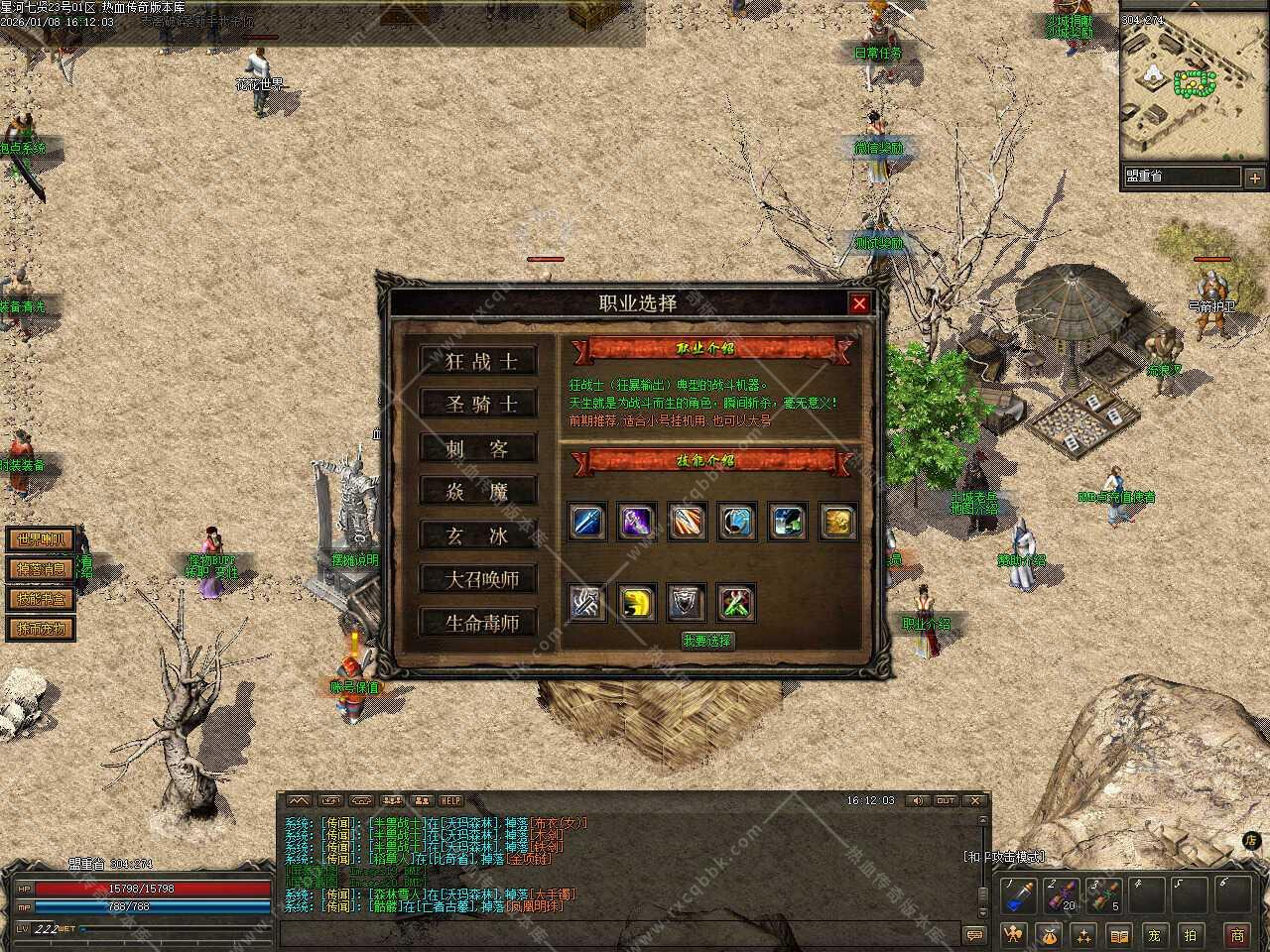Click the HELP button on chat bar
This screenshot has width=1270, height=952.
click(x=451, y=801)
